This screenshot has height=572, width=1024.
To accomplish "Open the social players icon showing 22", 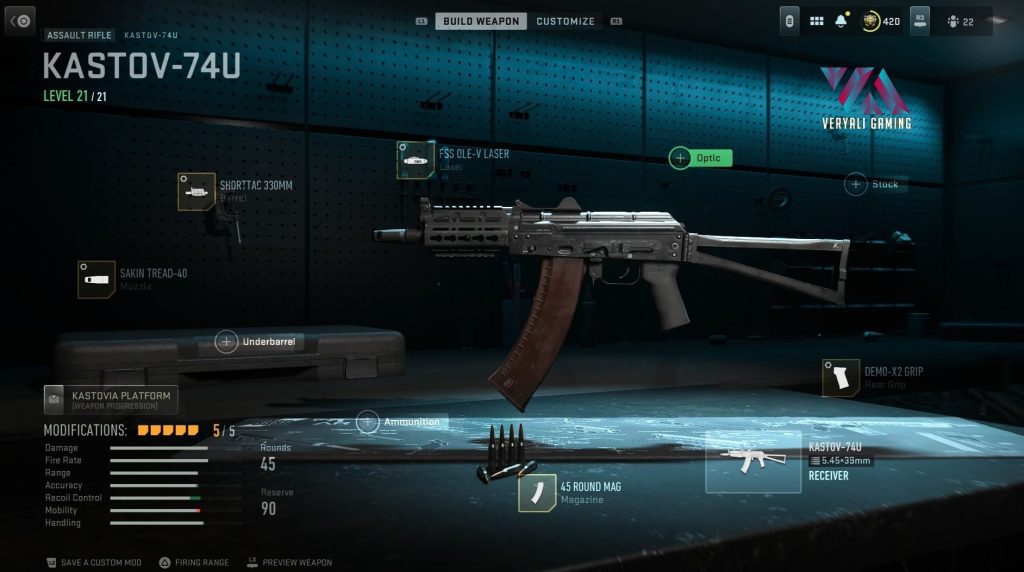I will tap(960, 21).
